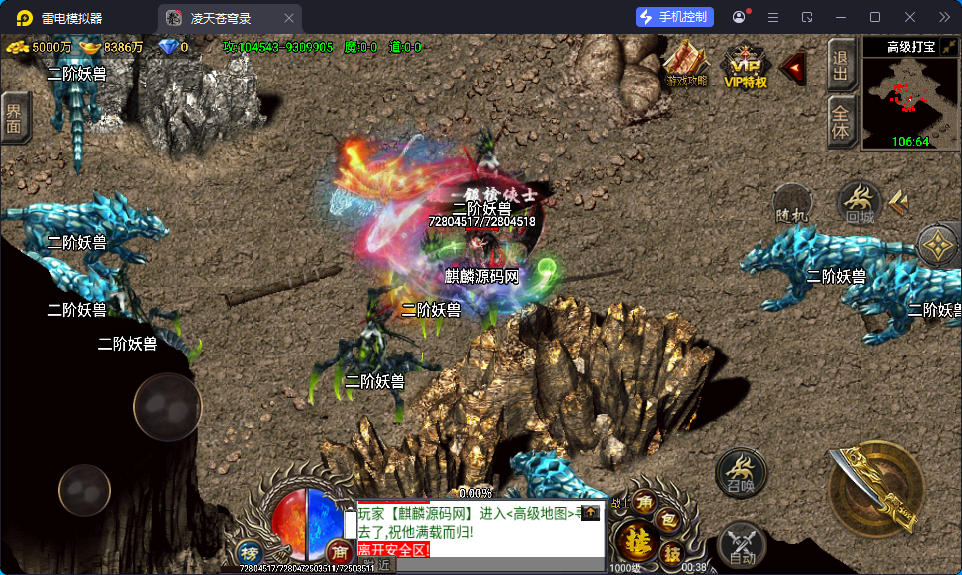This screenshot has height=575, width=962.
Task: Open the VIP特权 privileges icon
Action: (745, 66)
